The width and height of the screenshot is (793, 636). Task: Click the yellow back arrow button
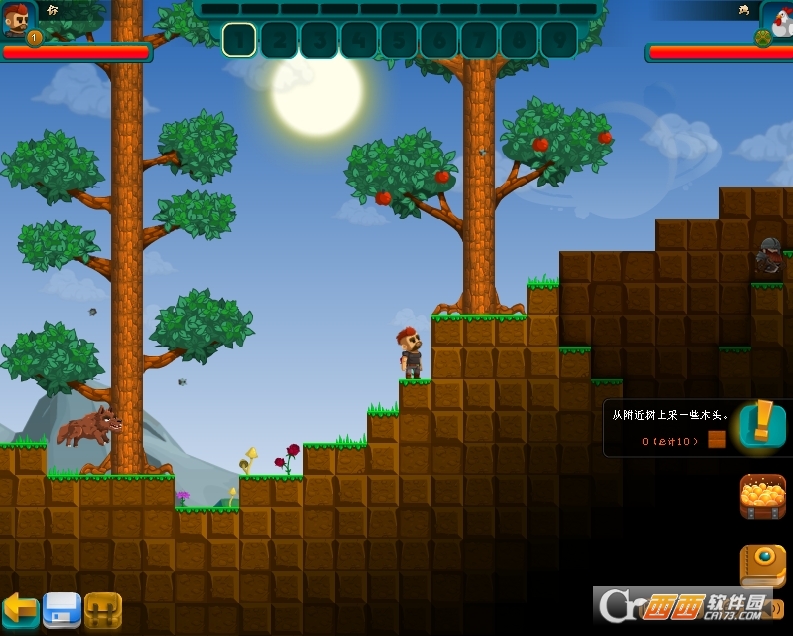click(x=19, y=609)
